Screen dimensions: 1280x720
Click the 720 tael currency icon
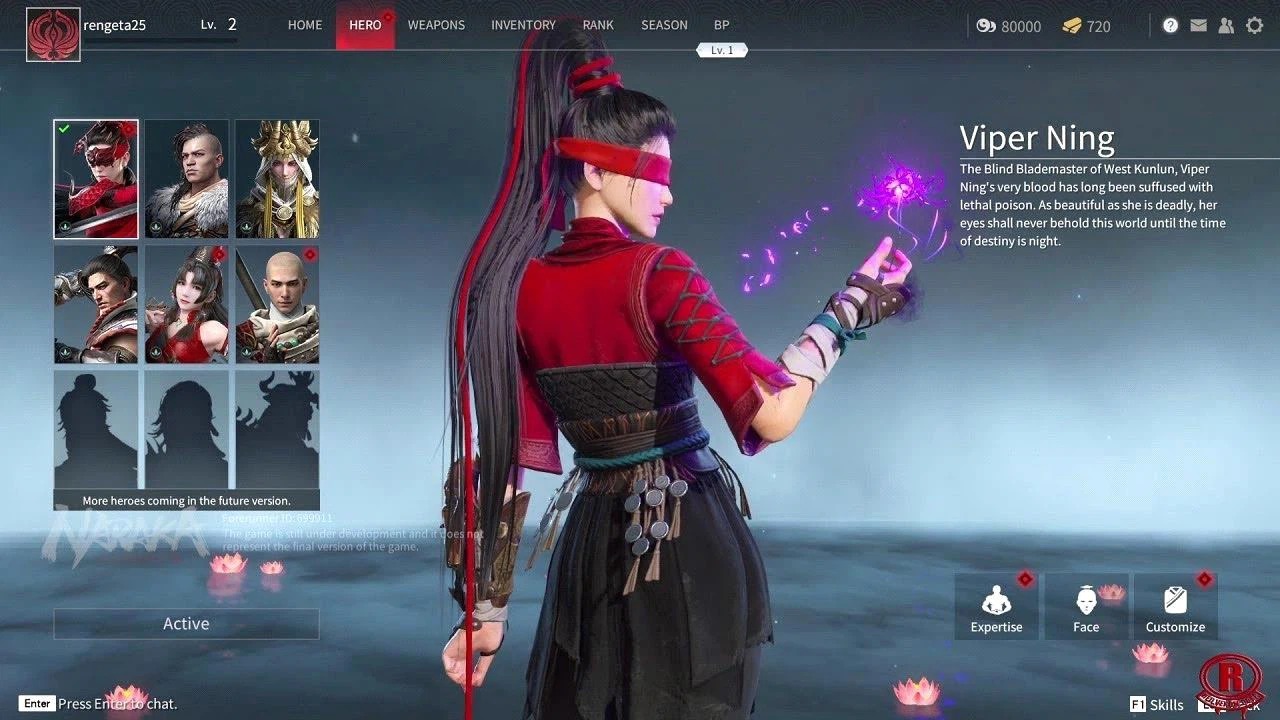tap(1072, 27)
